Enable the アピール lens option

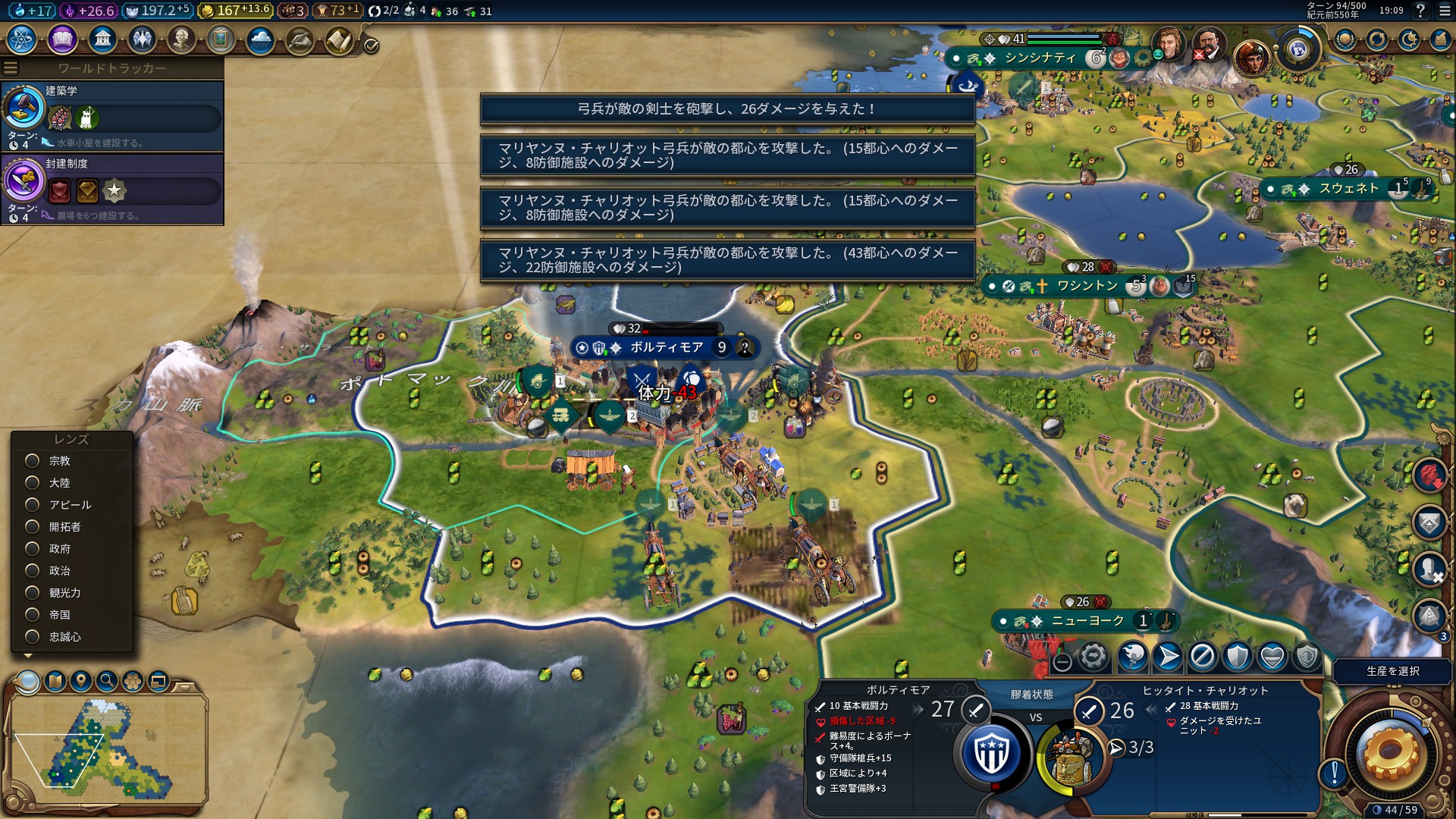coord(33,505)
